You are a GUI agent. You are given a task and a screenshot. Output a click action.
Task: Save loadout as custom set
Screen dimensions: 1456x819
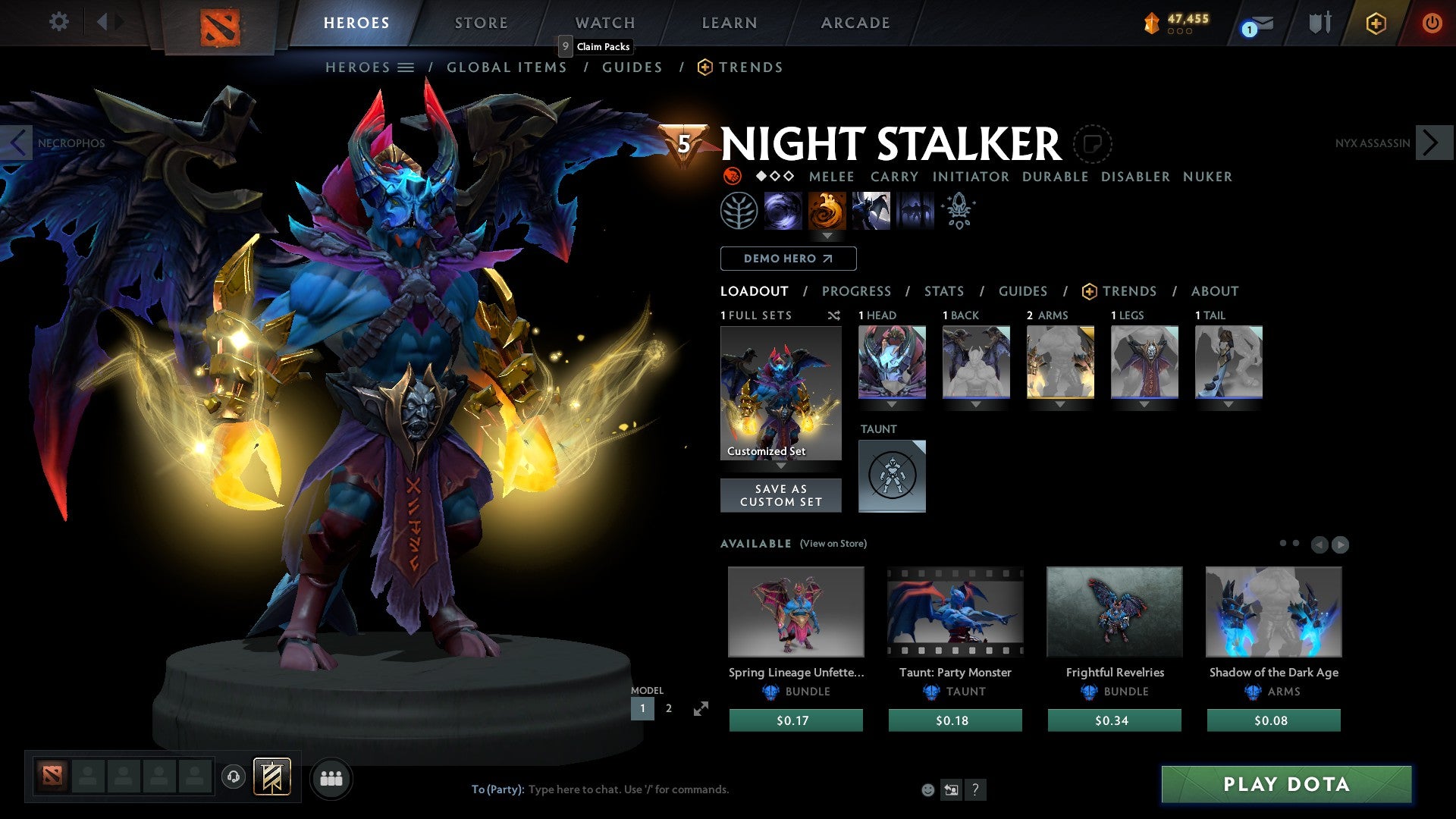[x=780, y=495]
